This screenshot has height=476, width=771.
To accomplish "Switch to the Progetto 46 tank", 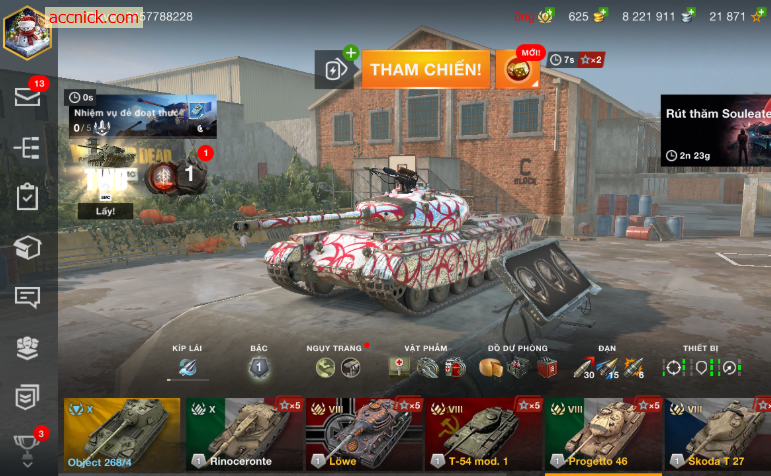I will click(x=604, y=434).
